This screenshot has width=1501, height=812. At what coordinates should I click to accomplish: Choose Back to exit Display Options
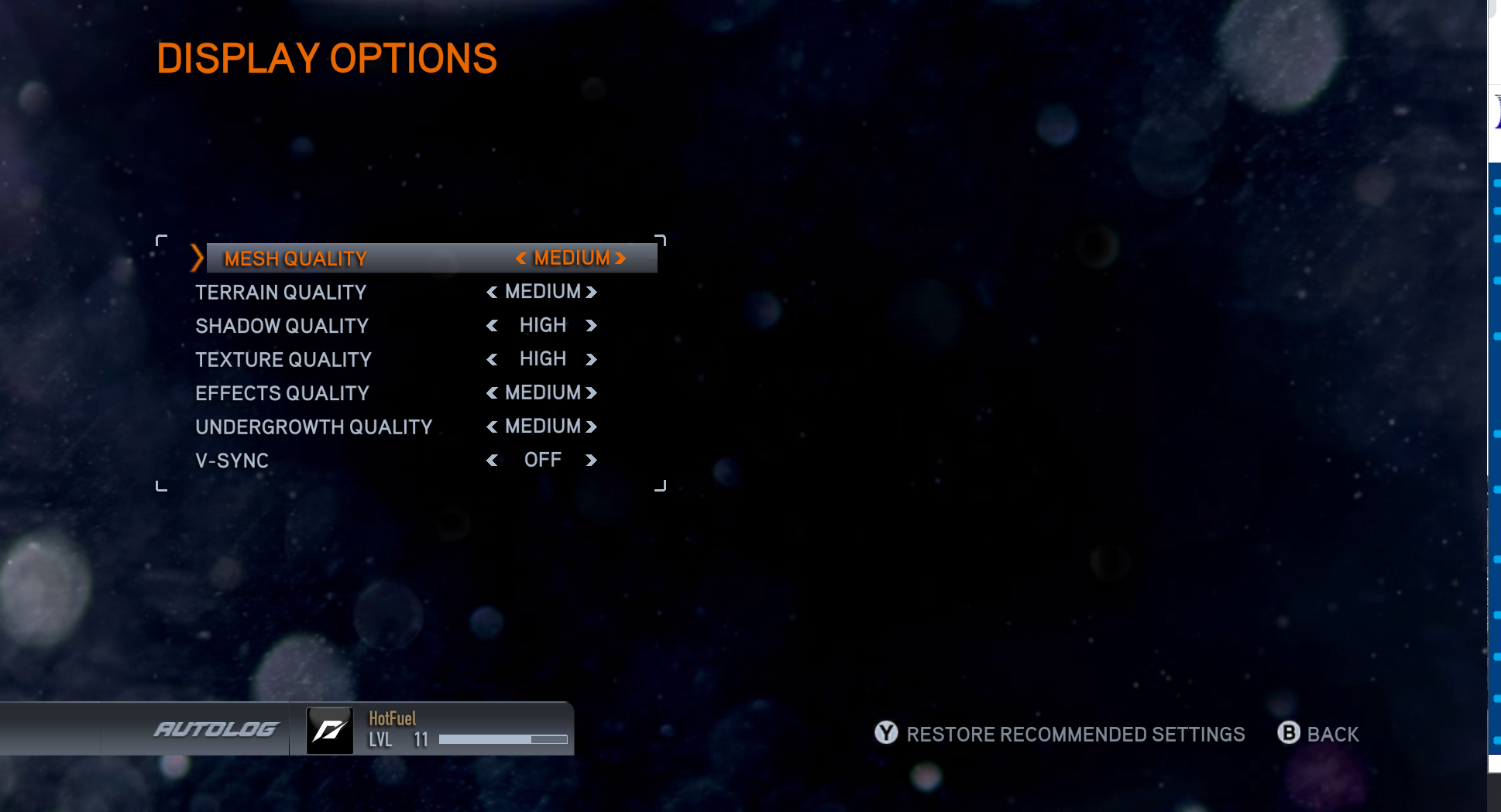[1334, 734]
